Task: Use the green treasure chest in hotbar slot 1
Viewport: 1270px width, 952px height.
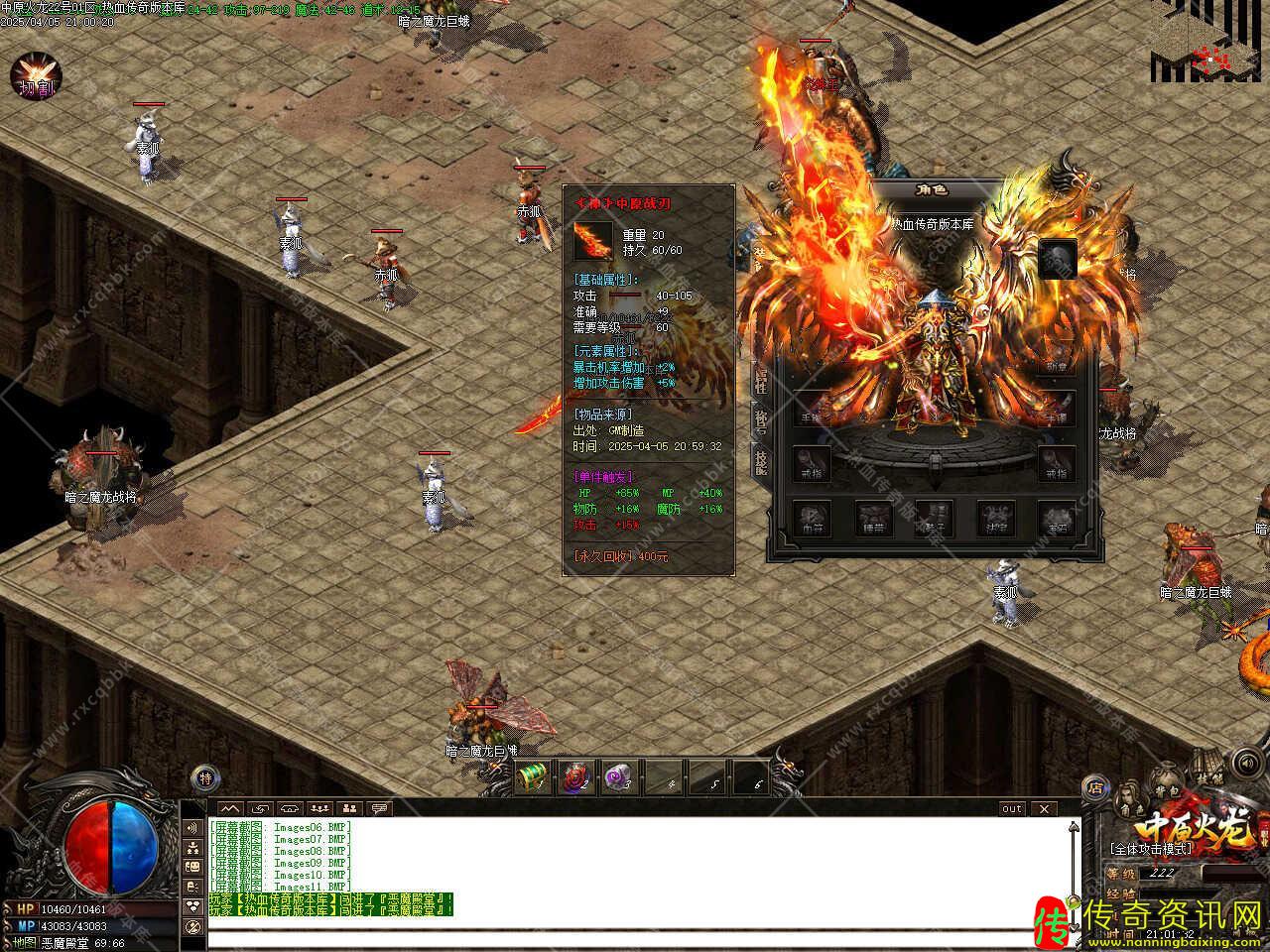Action: [534, 778]
